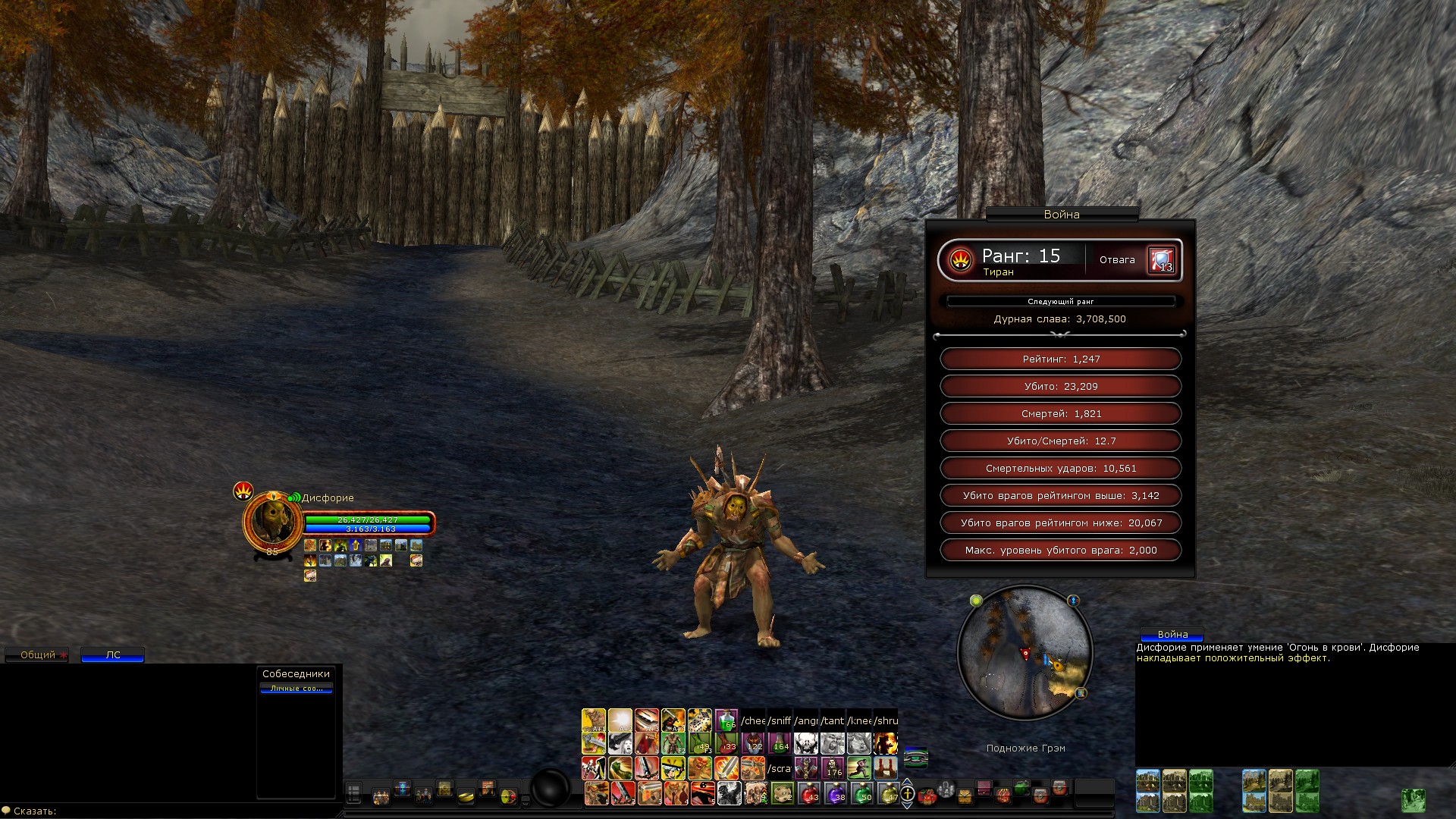Screen dimensions: 1456x819
Task: Select Личные сообщения in the Собеседники list
Action: coord(296,689)
